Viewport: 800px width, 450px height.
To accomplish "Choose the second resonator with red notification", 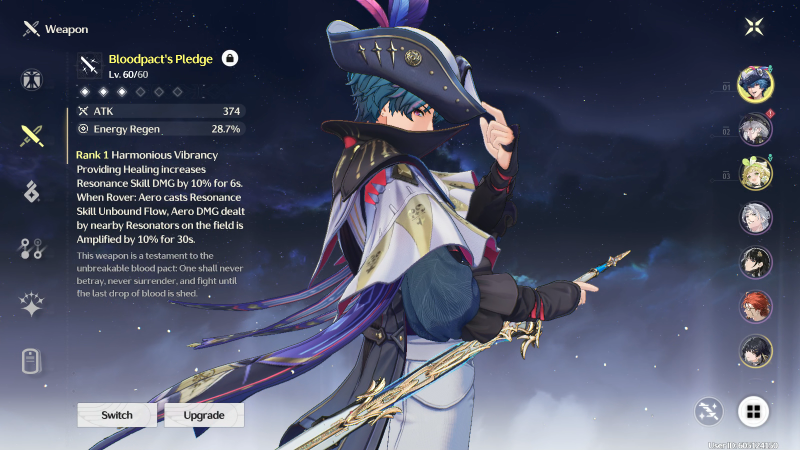I will tap(755, 129).
